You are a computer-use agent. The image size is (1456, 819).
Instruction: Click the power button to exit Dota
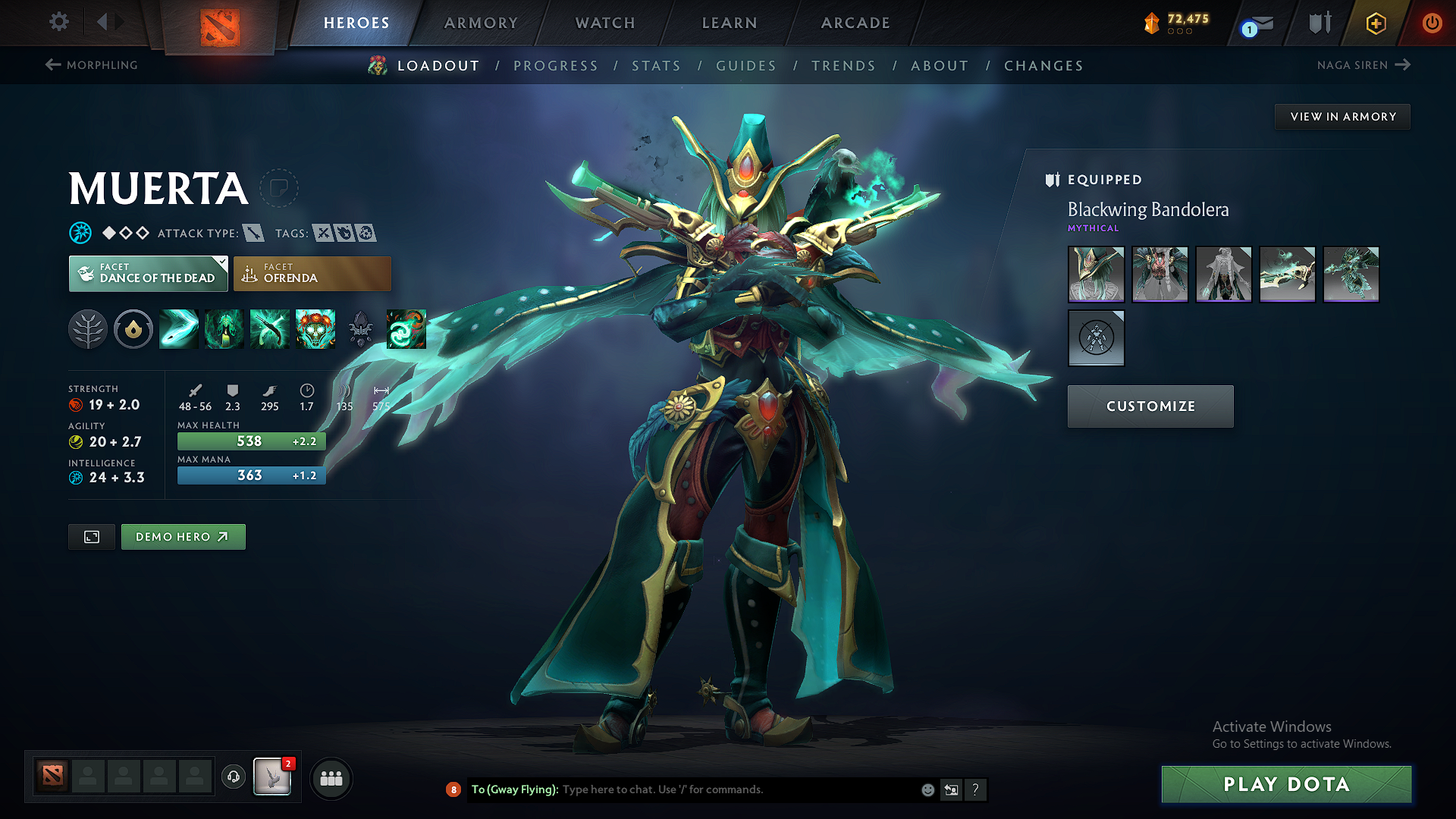tap(1432, 23)
